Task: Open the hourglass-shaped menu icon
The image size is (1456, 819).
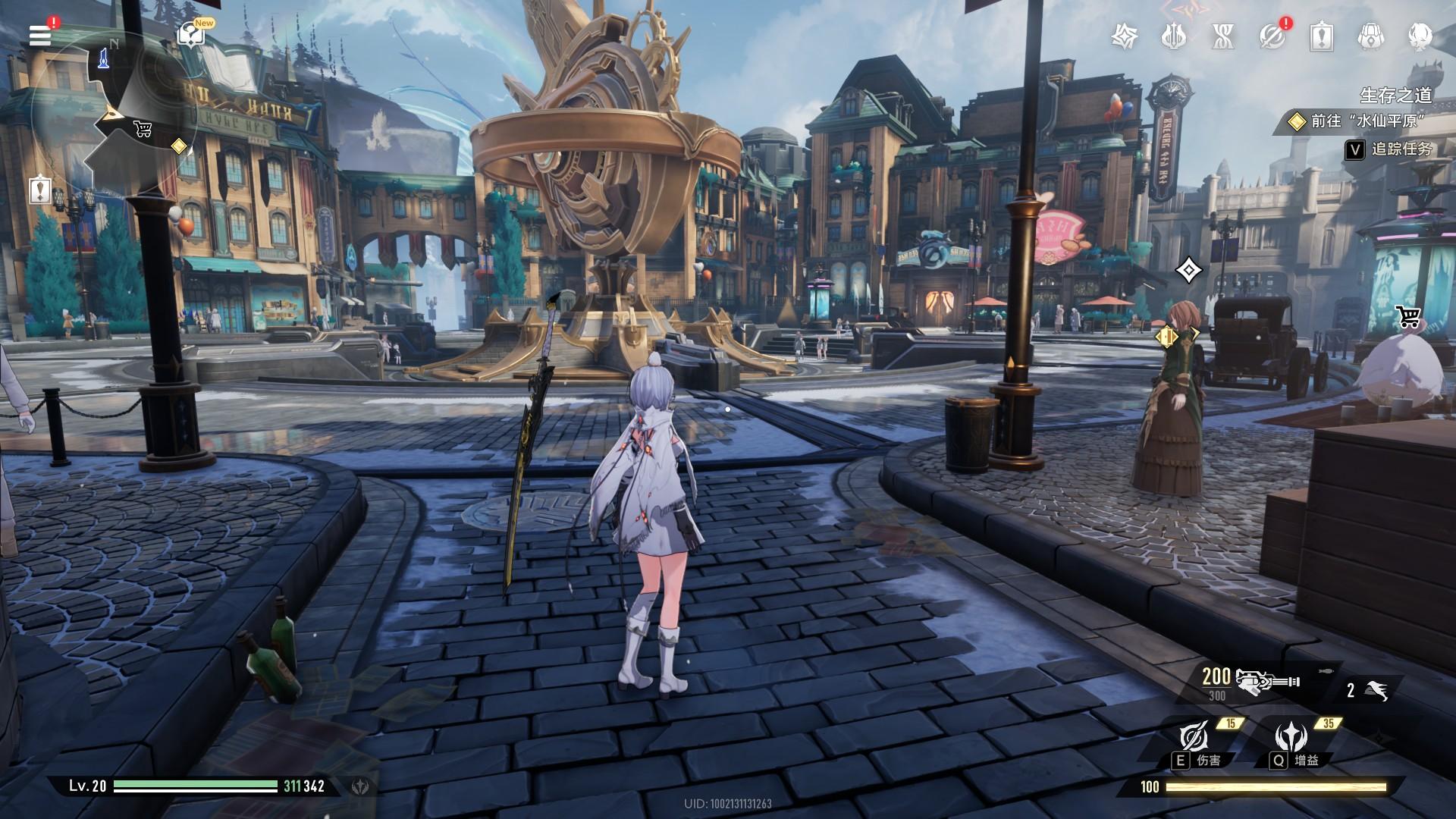Action: (1222, 36)
